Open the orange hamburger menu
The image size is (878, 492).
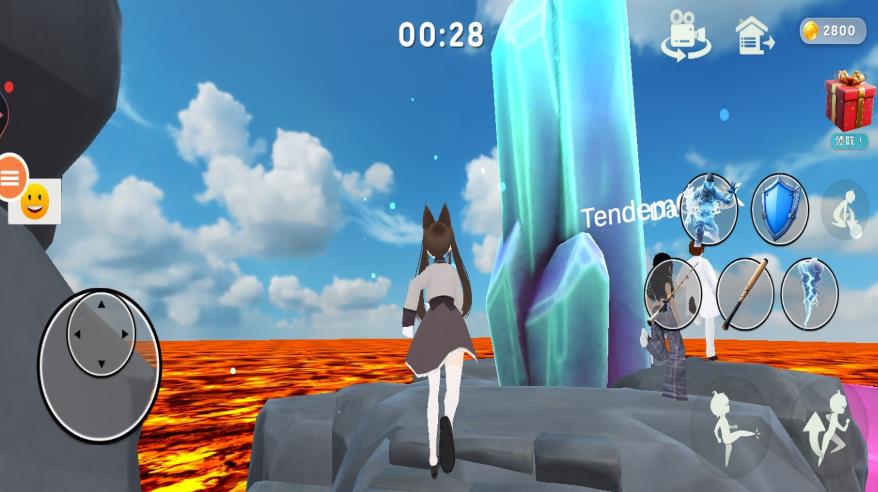point(11,177)
